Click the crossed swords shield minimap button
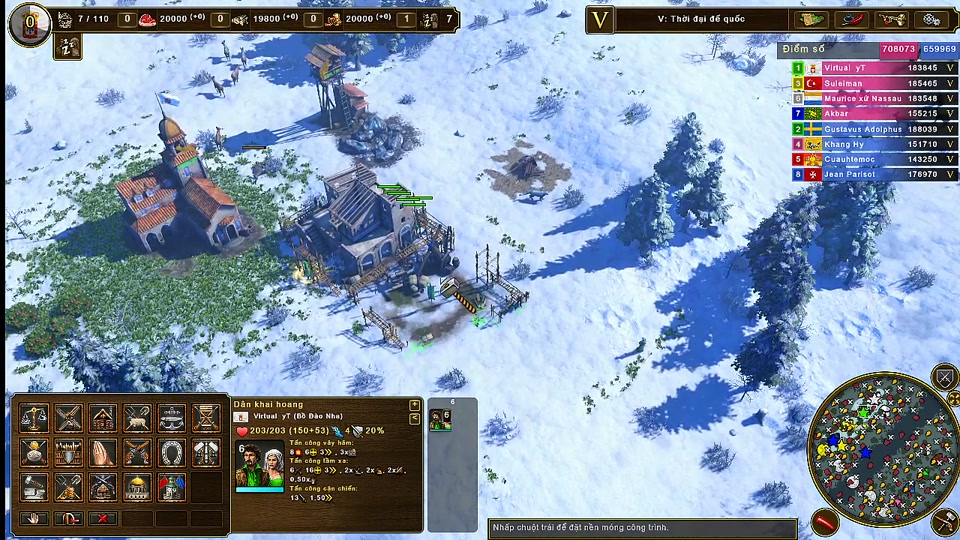Screen dimensions: 960x540 coord(944,377)
